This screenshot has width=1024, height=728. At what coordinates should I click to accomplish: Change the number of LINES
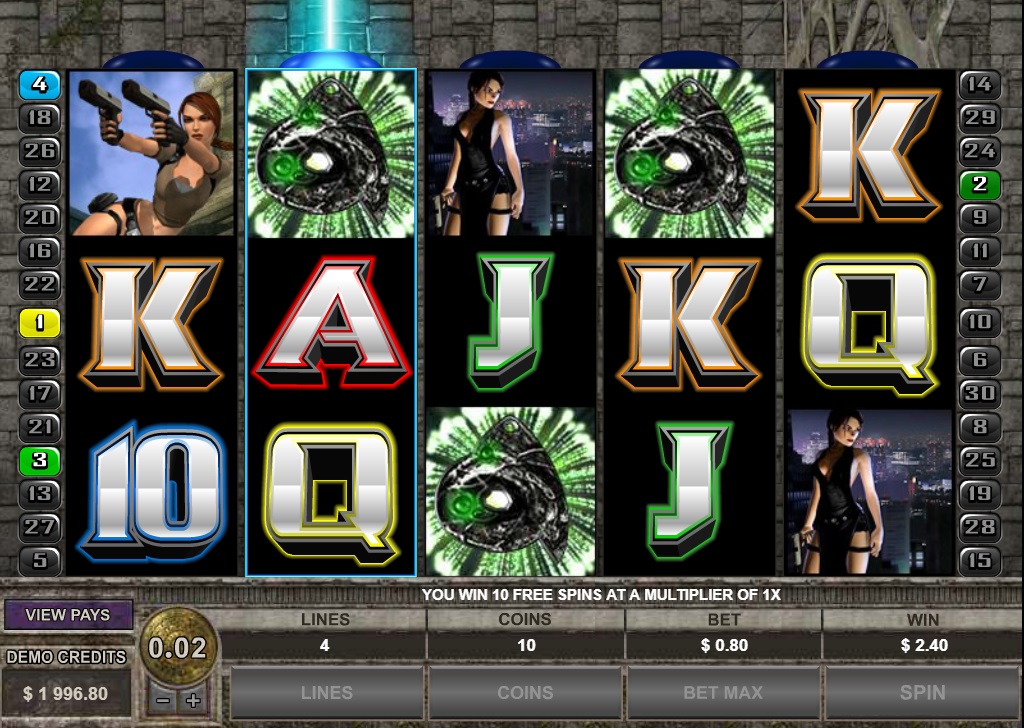click(326, 692)
